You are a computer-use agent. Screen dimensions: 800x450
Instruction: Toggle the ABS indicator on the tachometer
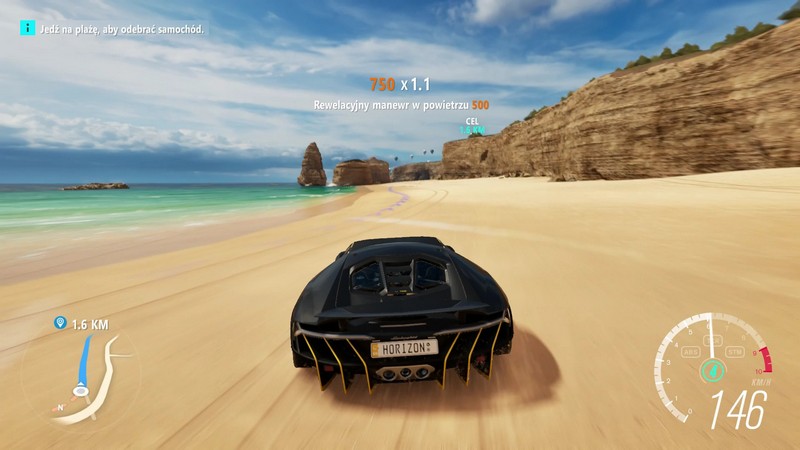pos(689,352)
